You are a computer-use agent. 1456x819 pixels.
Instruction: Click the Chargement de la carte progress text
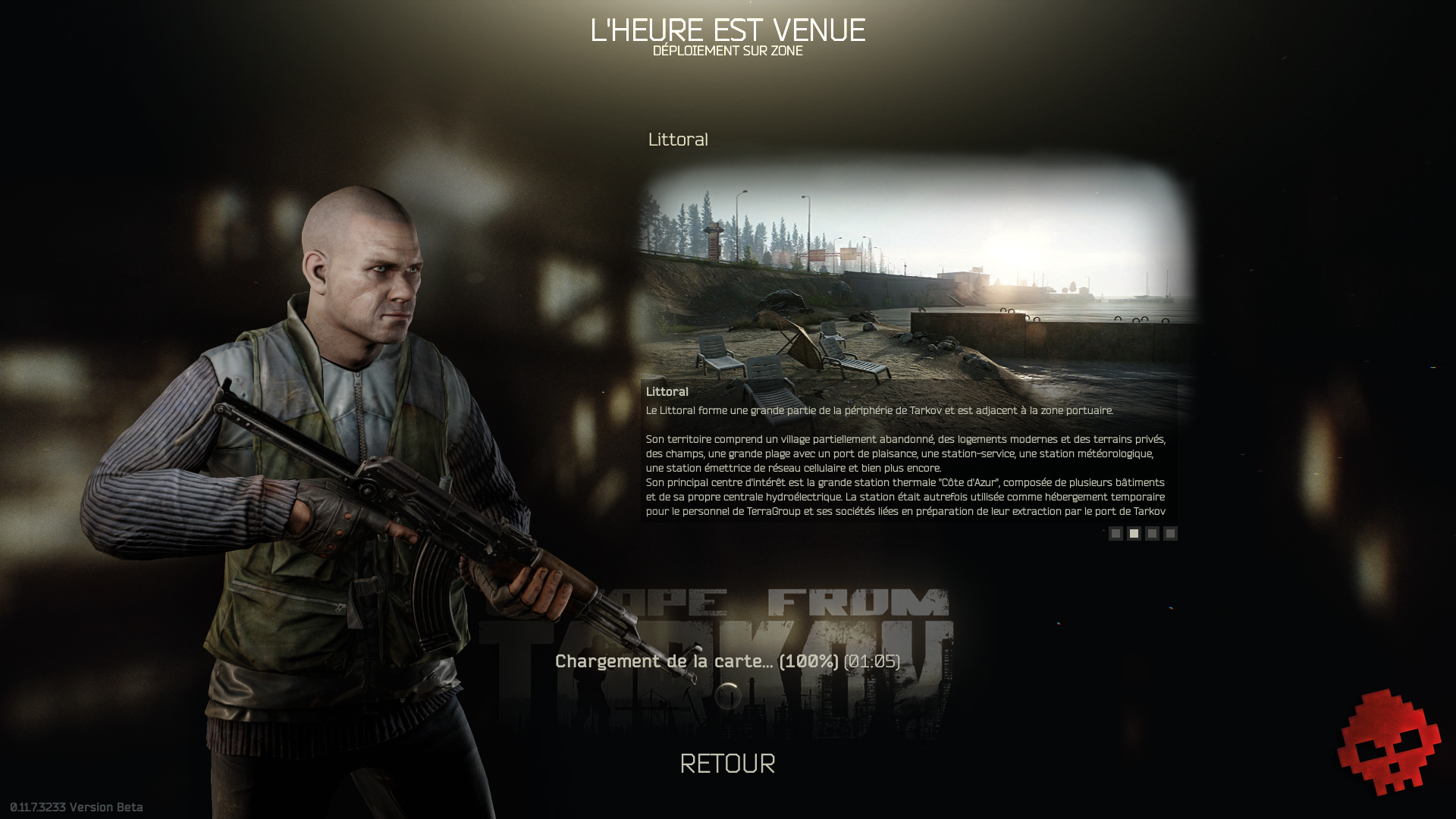[725, 661]
